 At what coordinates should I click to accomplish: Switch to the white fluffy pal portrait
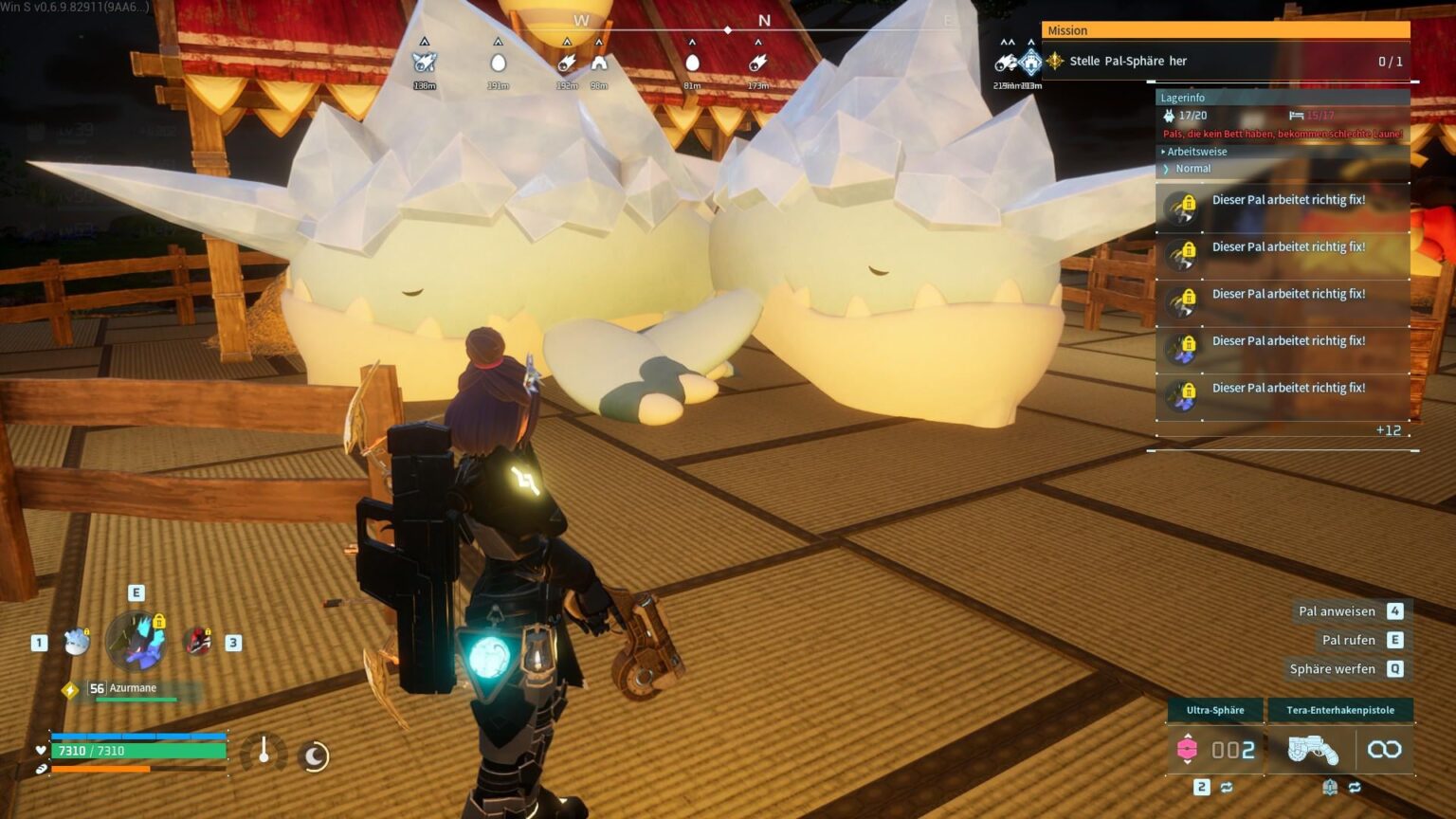[x=77, y=642]
